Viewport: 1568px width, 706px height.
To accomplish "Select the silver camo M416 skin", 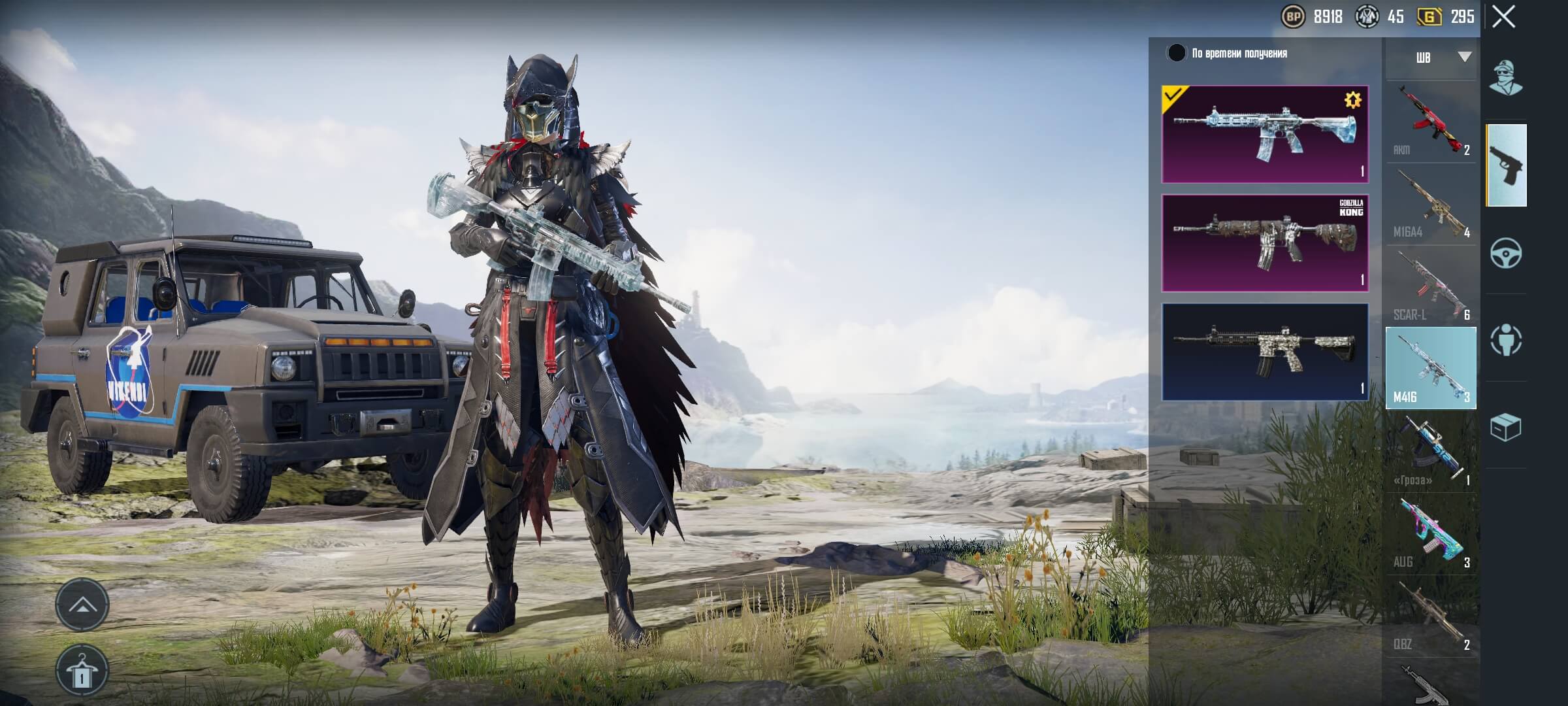I will coord(1264,352).
